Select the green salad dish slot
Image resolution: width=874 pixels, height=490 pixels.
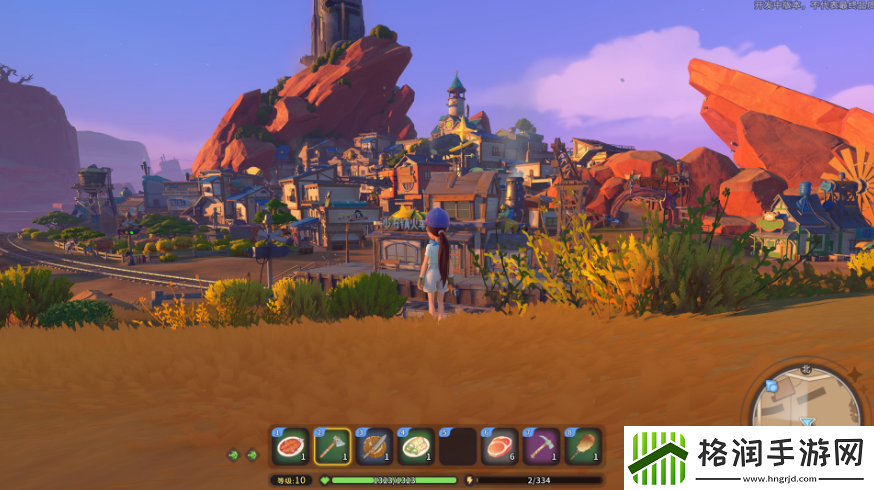[x=416, y=445]
